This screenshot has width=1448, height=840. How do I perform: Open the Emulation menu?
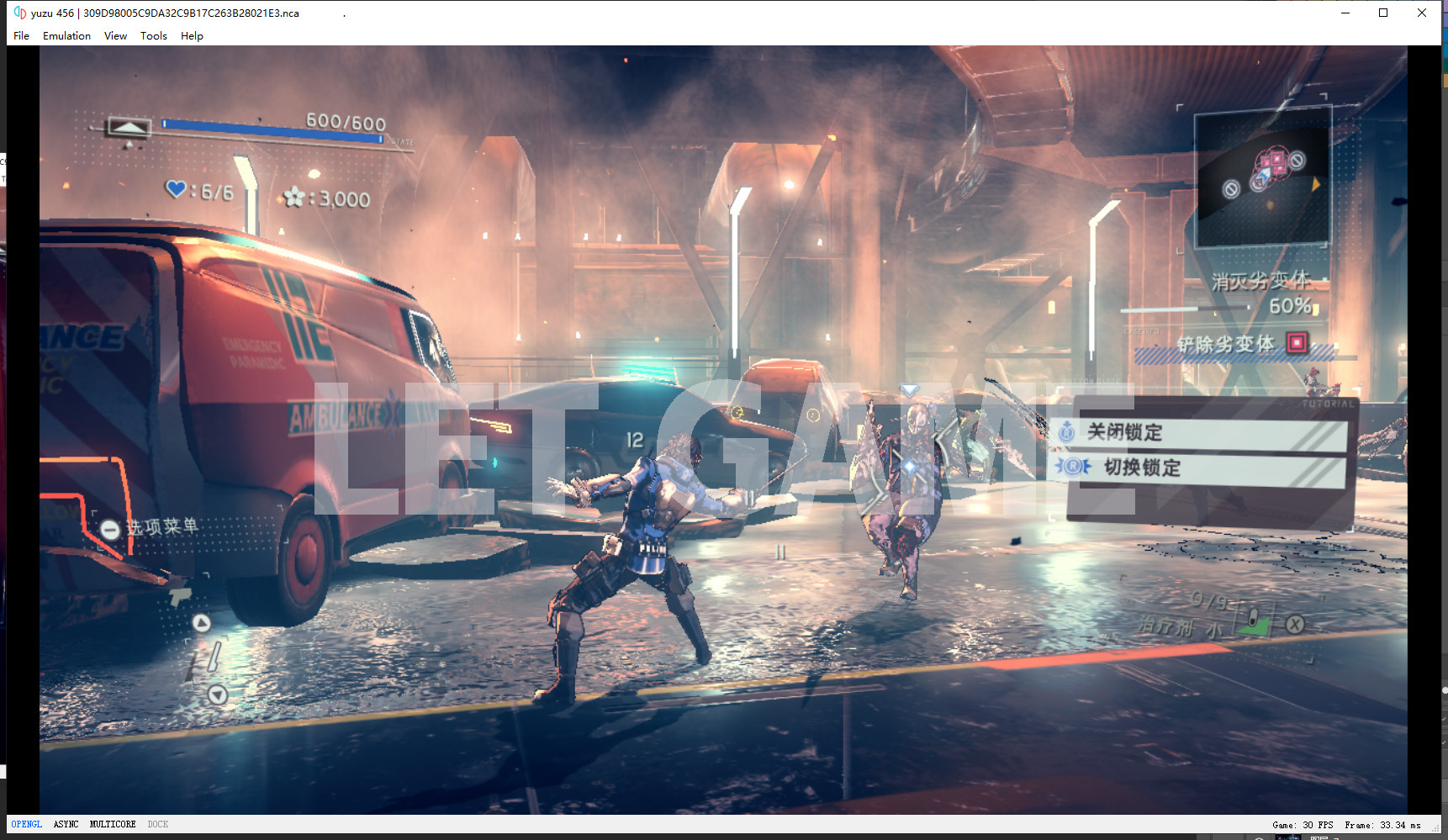tap(66, 36)
